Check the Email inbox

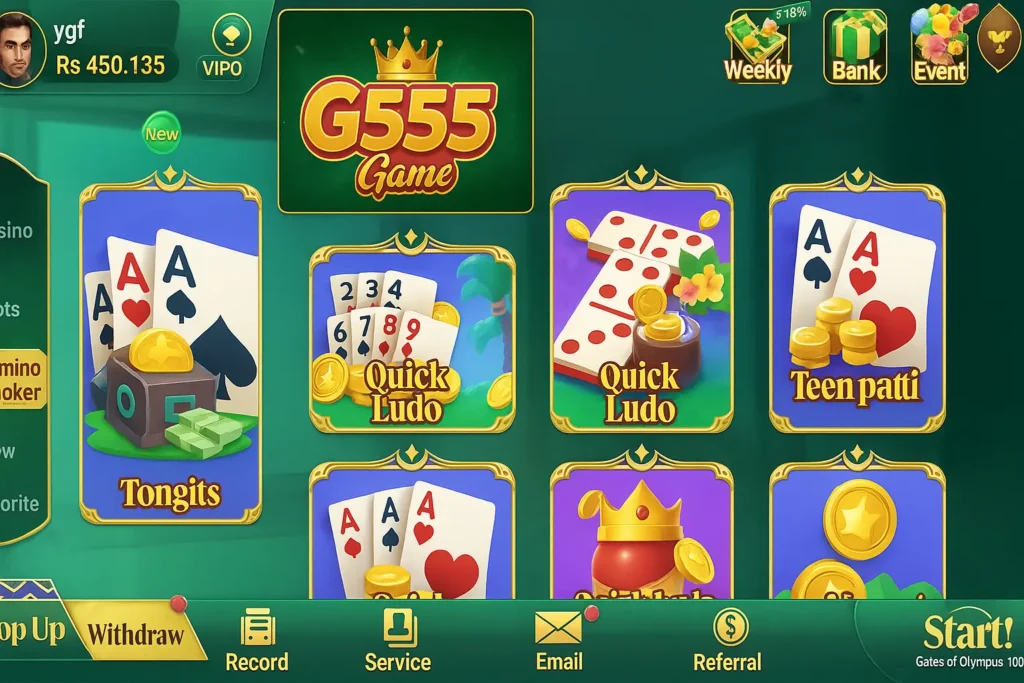[x=559, y=640]
